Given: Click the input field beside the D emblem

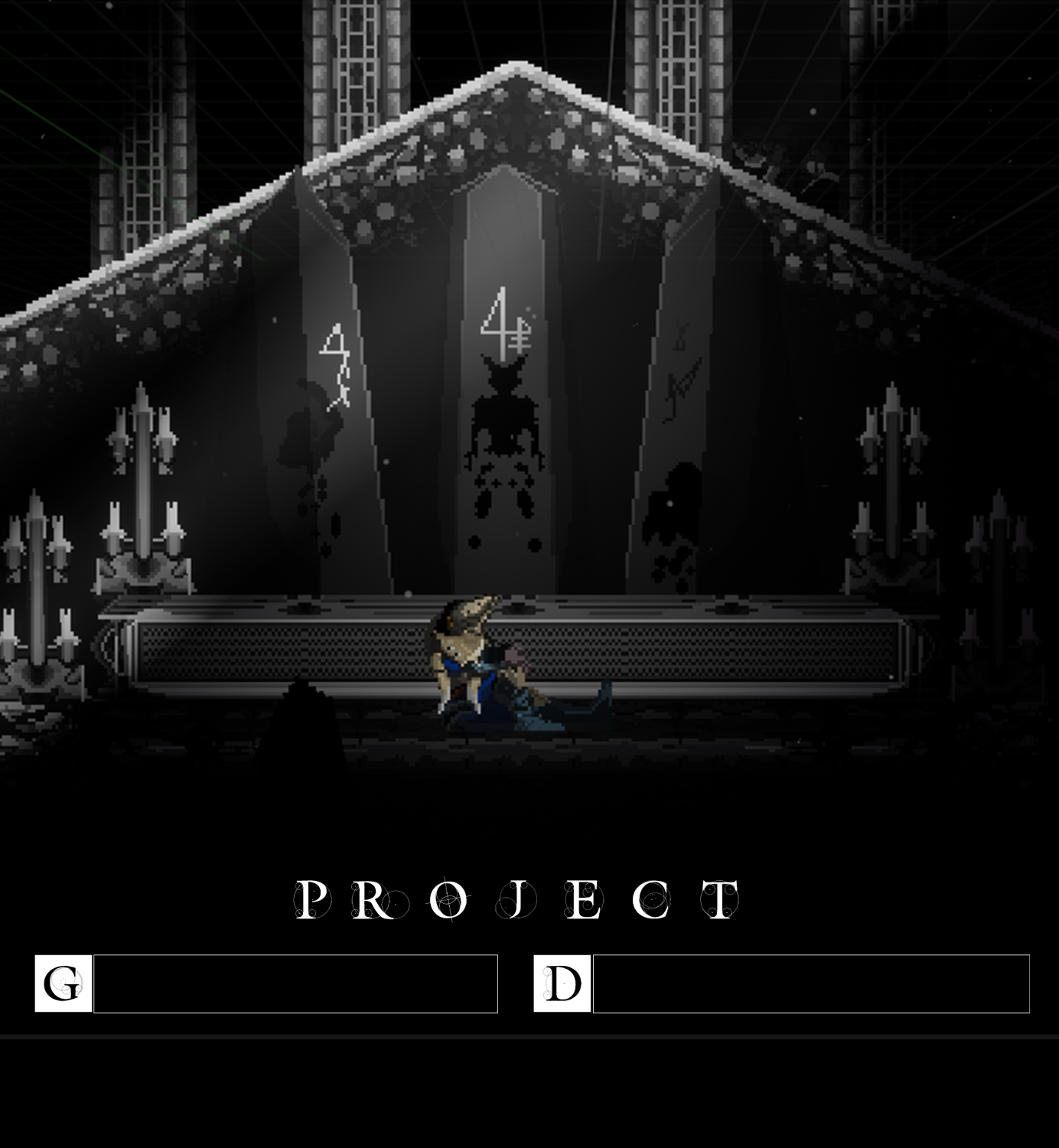Looking at the screenshot, I should tap(811, 983).
